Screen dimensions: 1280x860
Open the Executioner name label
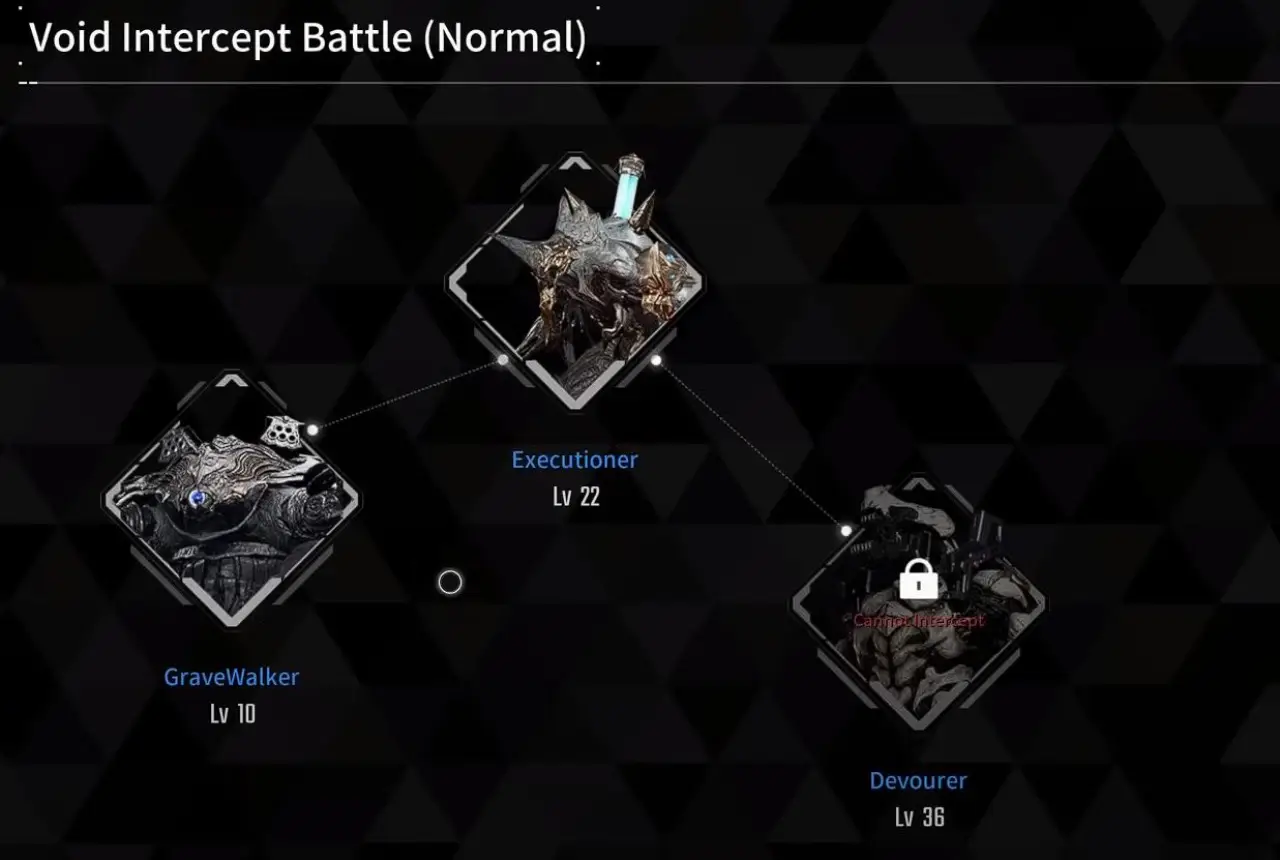click(x=575, y=459)
